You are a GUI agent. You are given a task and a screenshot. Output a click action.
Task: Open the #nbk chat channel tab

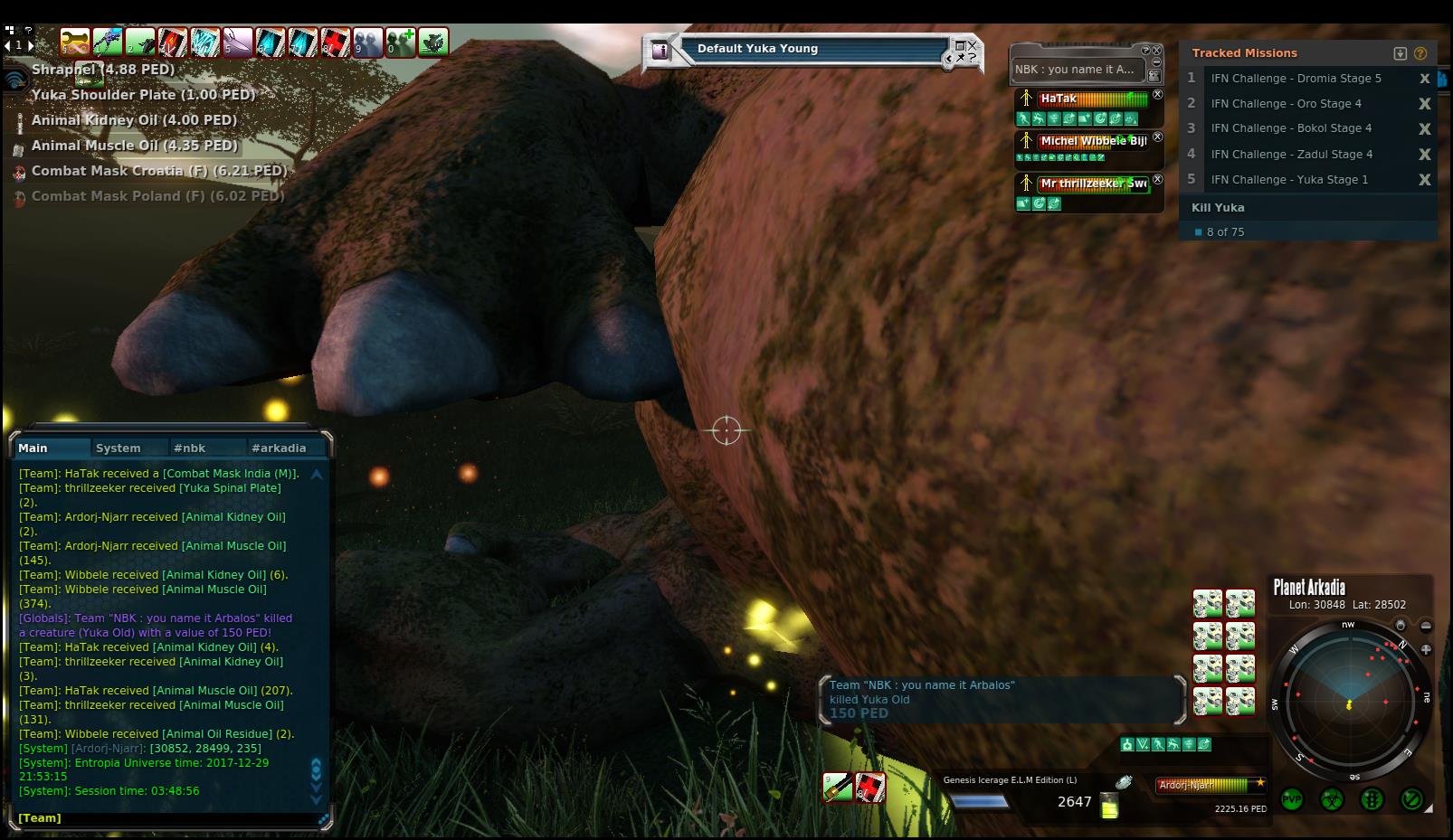coord(190,448)
